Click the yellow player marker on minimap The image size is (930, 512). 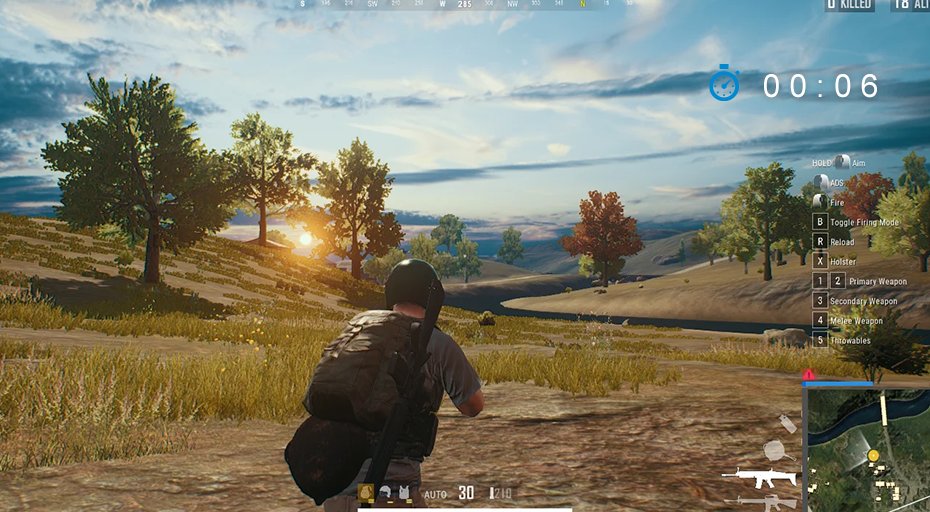(x=873, y=456)
